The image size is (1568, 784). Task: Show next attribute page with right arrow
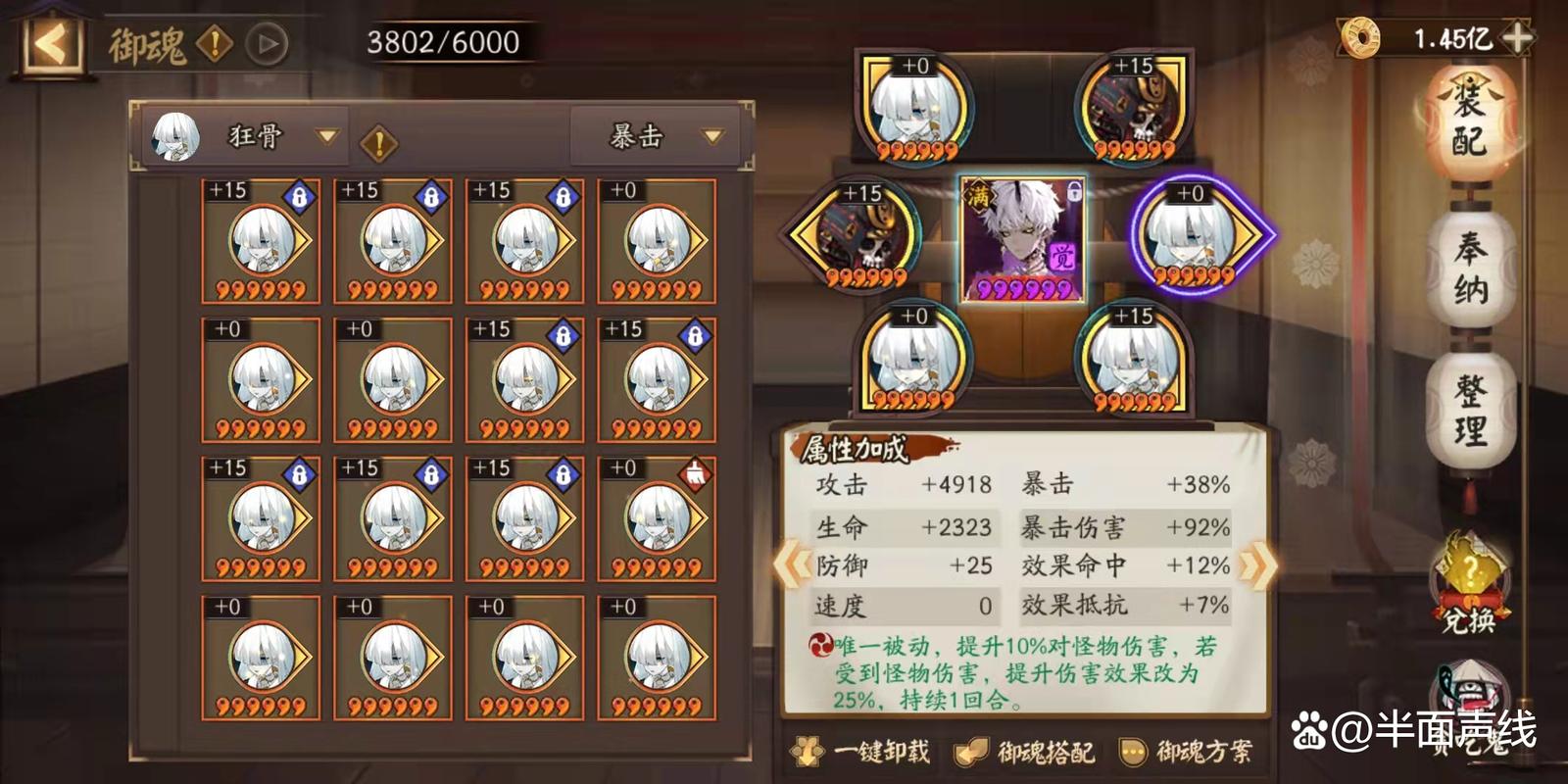pyautogui.click(x=1257, y=565)
